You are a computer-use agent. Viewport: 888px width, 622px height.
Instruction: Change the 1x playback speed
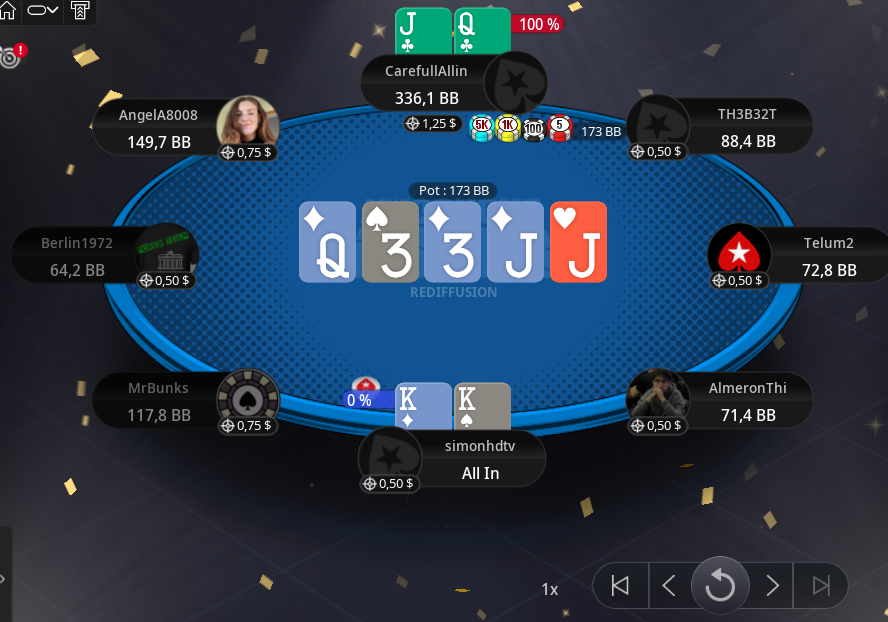[550, 589]
